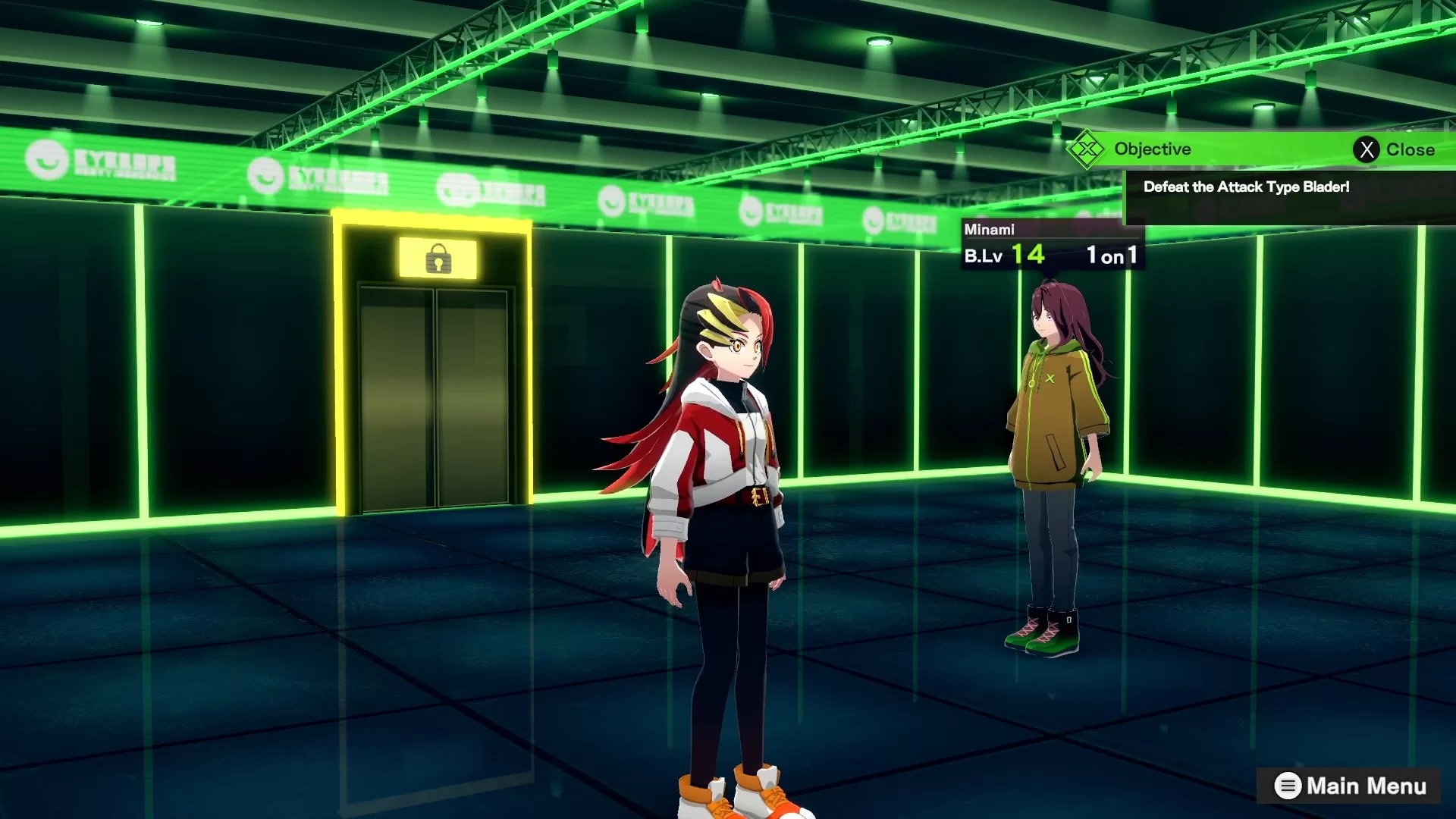This screenshot has height=819, width=1456.
Task: Open the Main Menu
Action: click(1350, 786)
